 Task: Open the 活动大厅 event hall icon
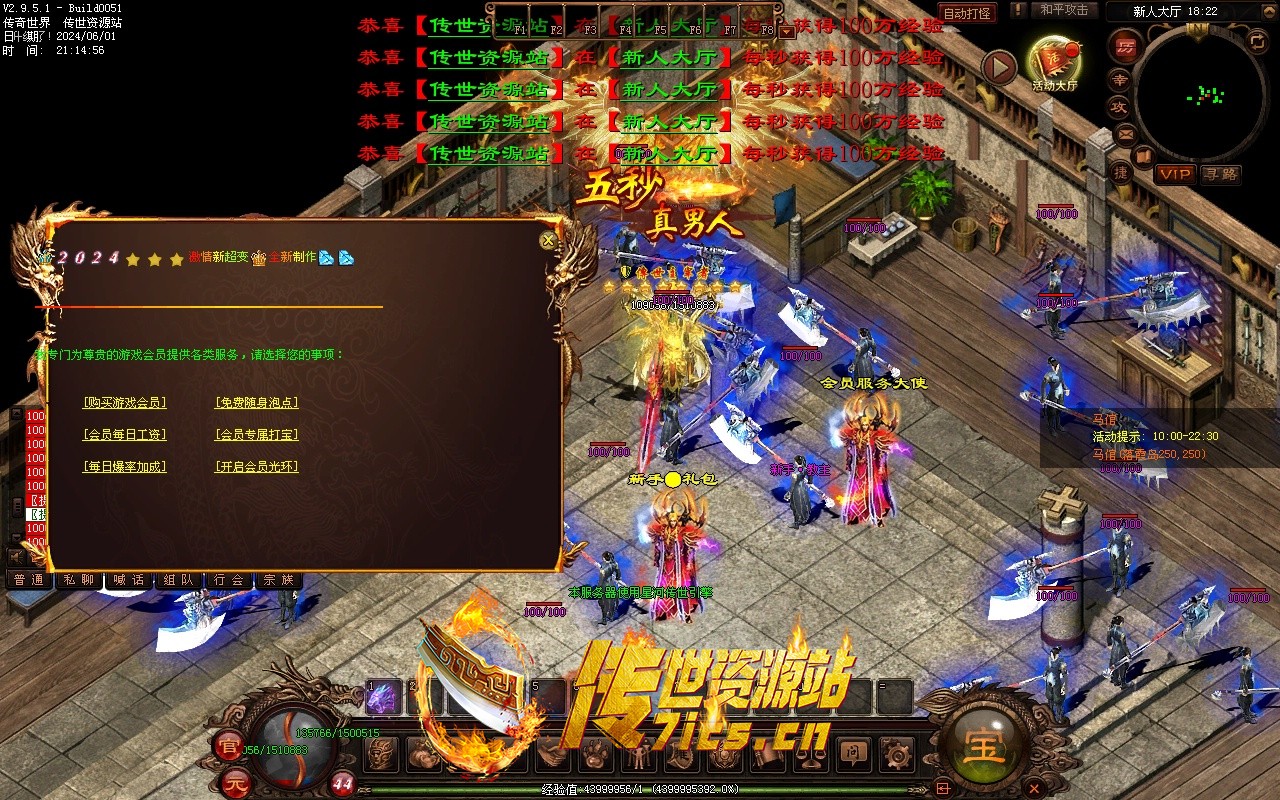point(1054,63)
